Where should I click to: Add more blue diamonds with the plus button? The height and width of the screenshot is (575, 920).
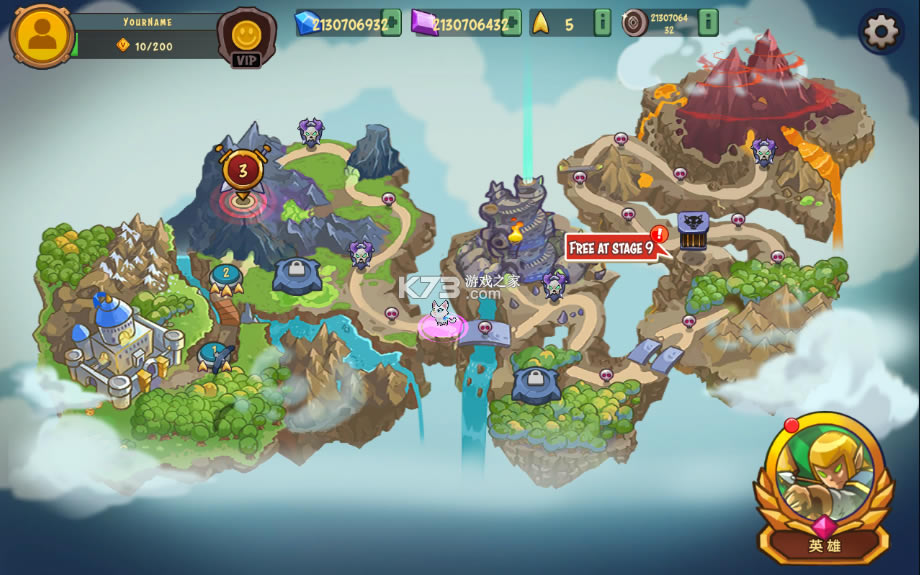pos(391,23)
